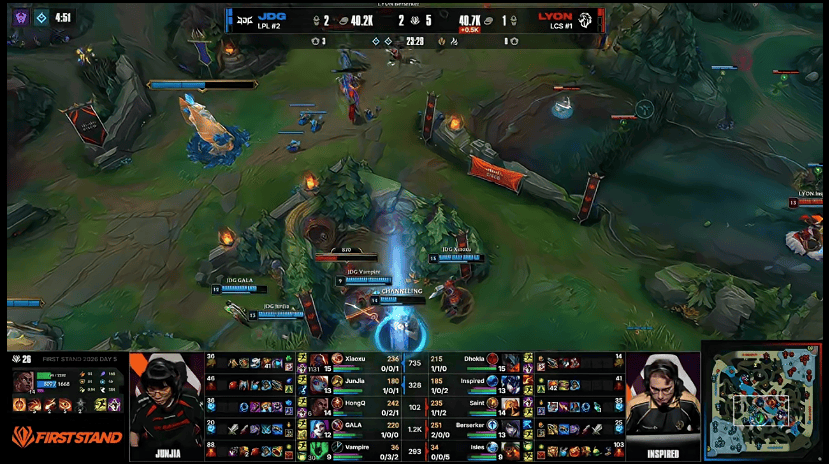The image size is (829, 464).
Task: Select Saint's champion portrait
Action: click(x=509, y=404)
